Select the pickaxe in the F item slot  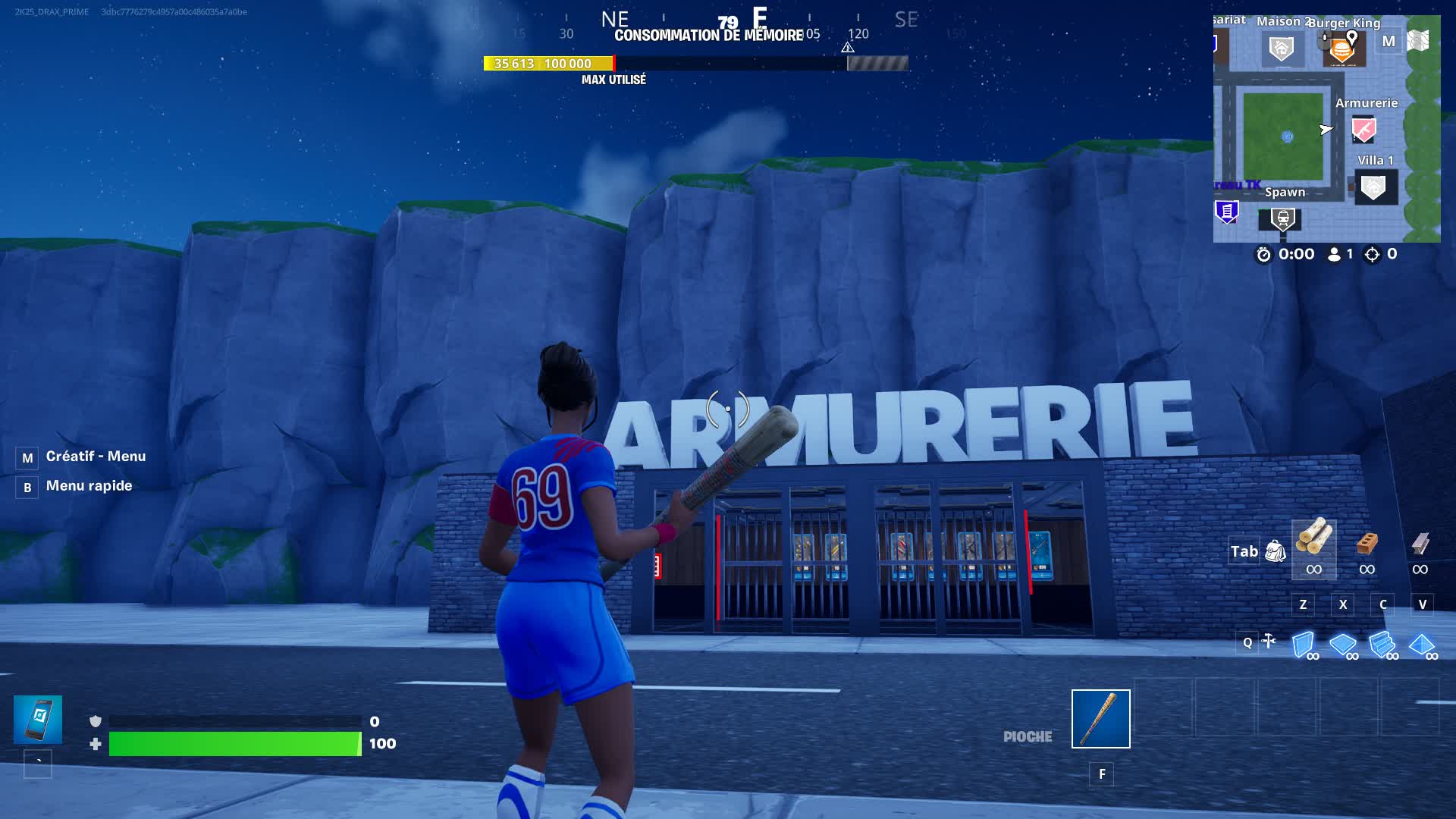tap(1101, 717)
